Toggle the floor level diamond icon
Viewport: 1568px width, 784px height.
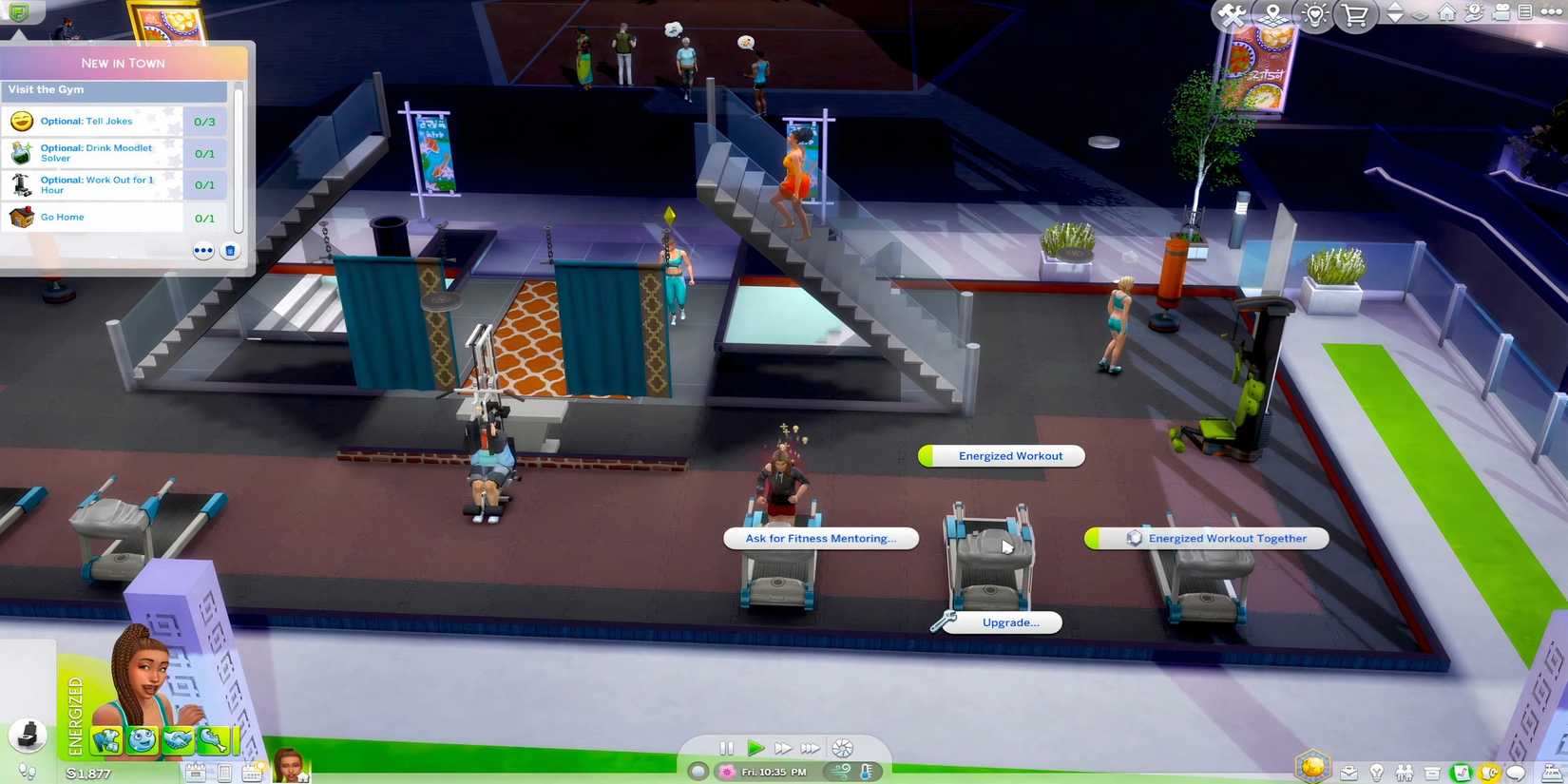pos(1418,14)
